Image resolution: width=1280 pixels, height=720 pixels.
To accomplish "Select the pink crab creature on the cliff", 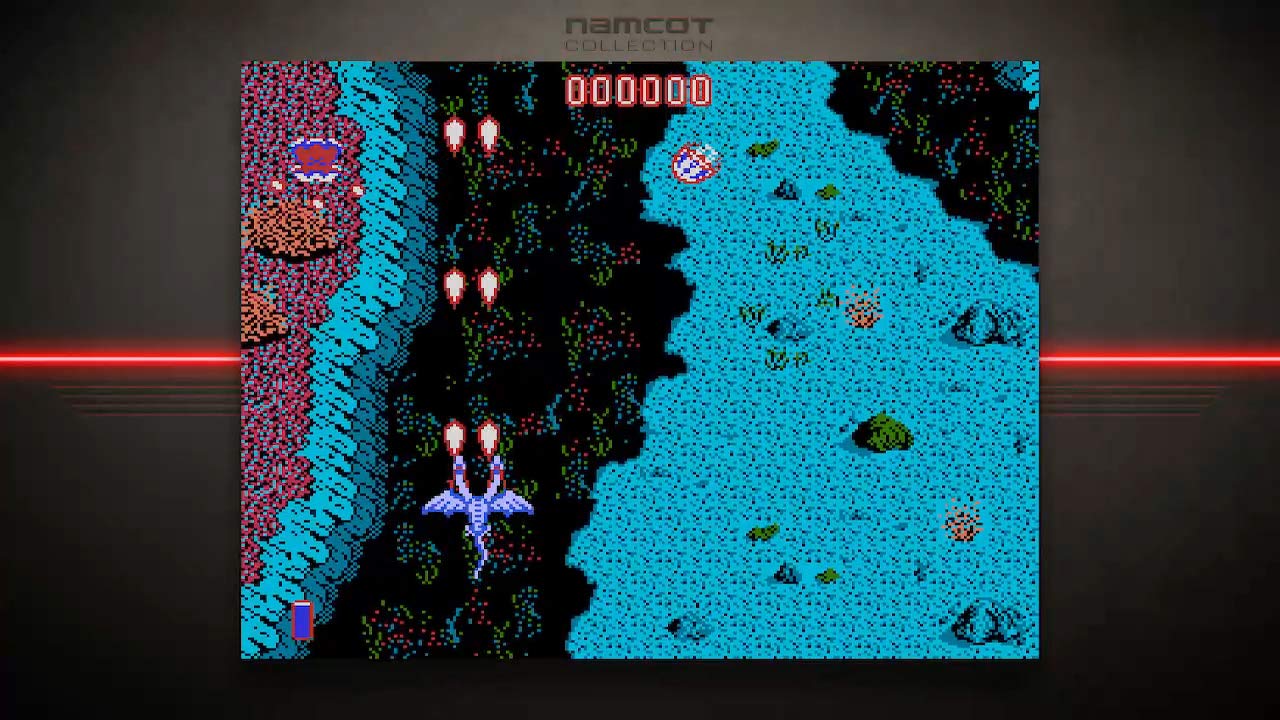I will (316, 156).
